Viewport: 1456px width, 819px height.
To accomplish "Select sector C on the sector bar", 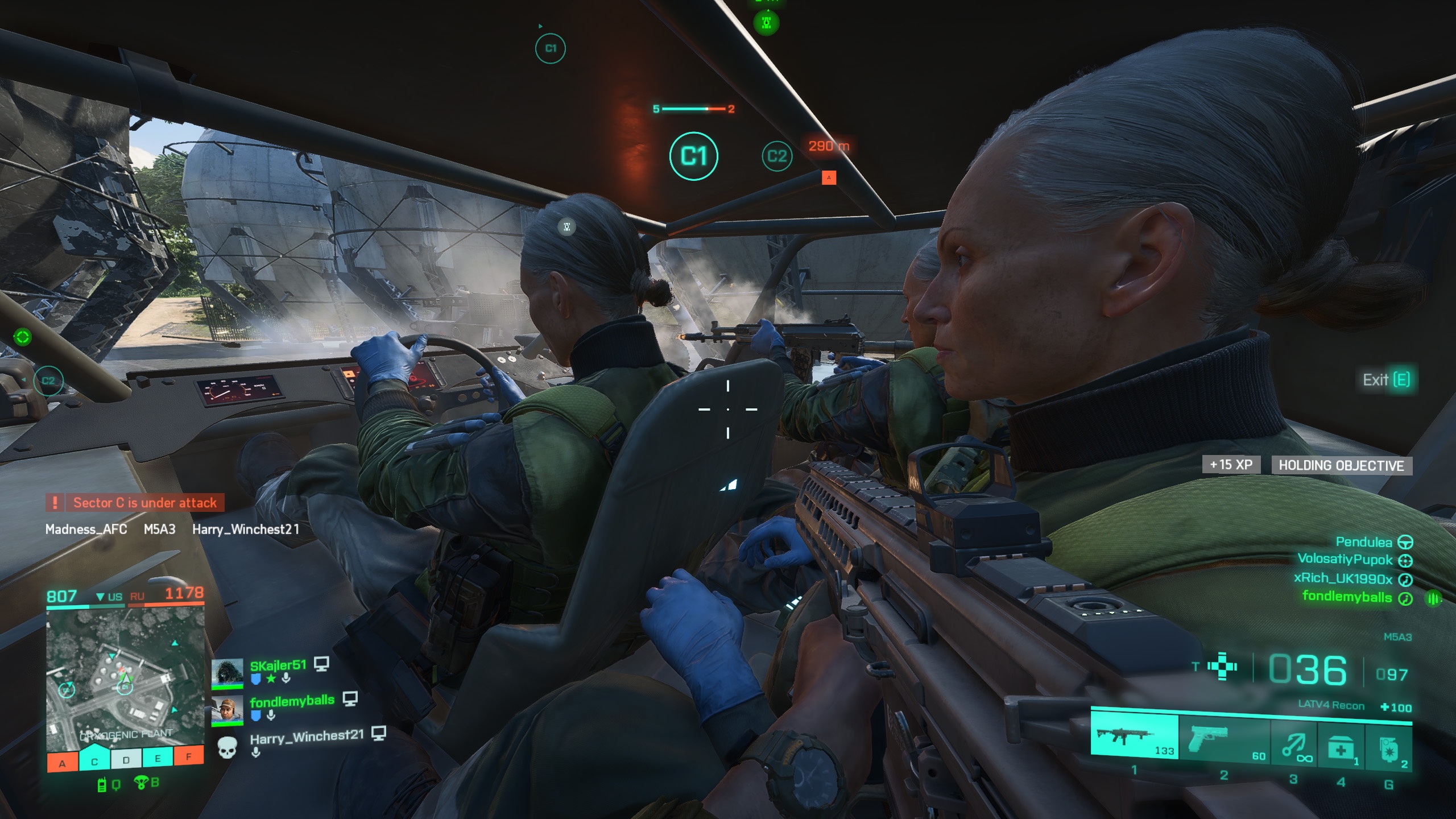I will point(94,761).
